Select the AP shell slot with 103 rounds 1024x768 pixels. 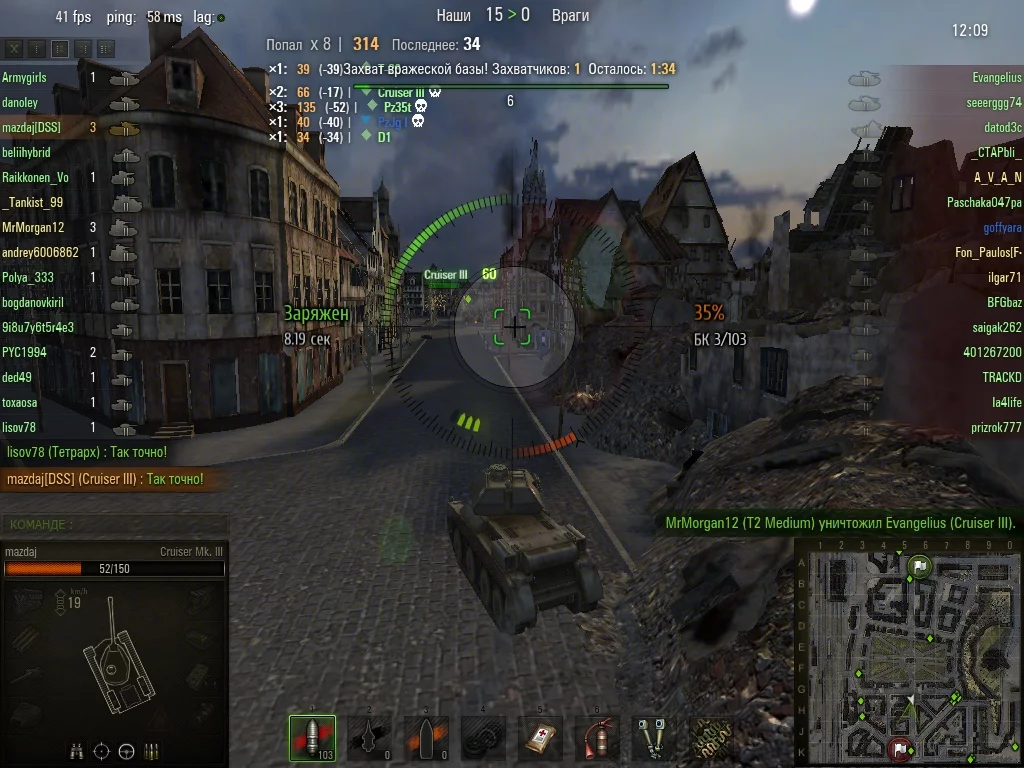312,739
